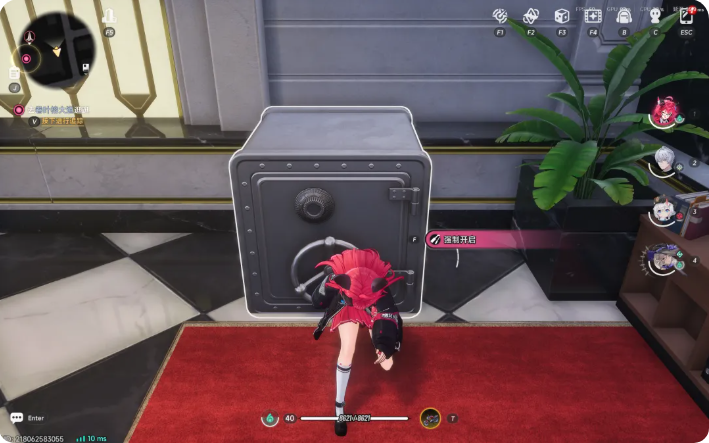This screenshot has width=709, height=443.
Task: Open the dice cube menu icon
Action: point(562,16)
